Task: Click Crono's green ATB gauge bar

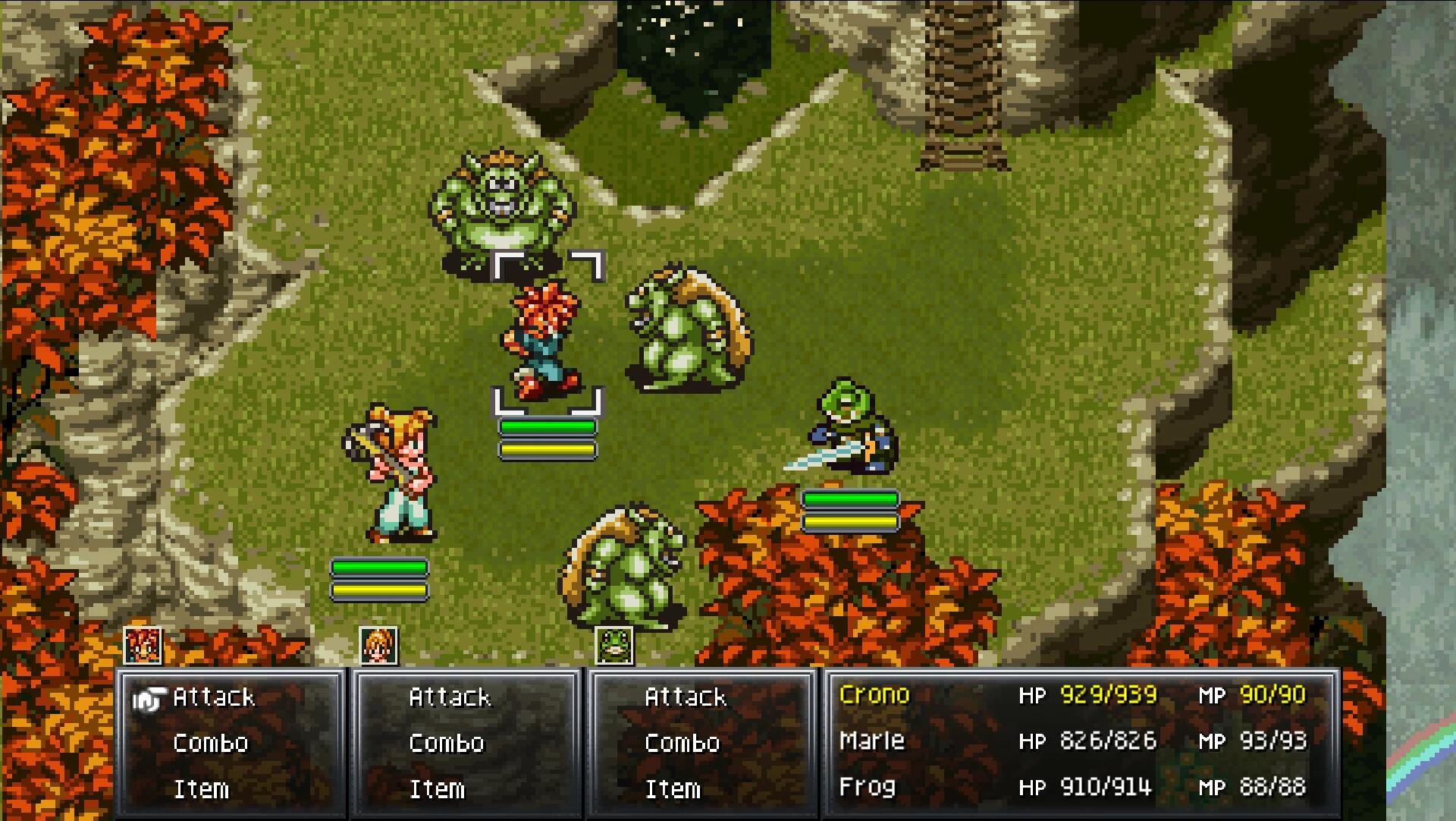Action: [548, 428]
